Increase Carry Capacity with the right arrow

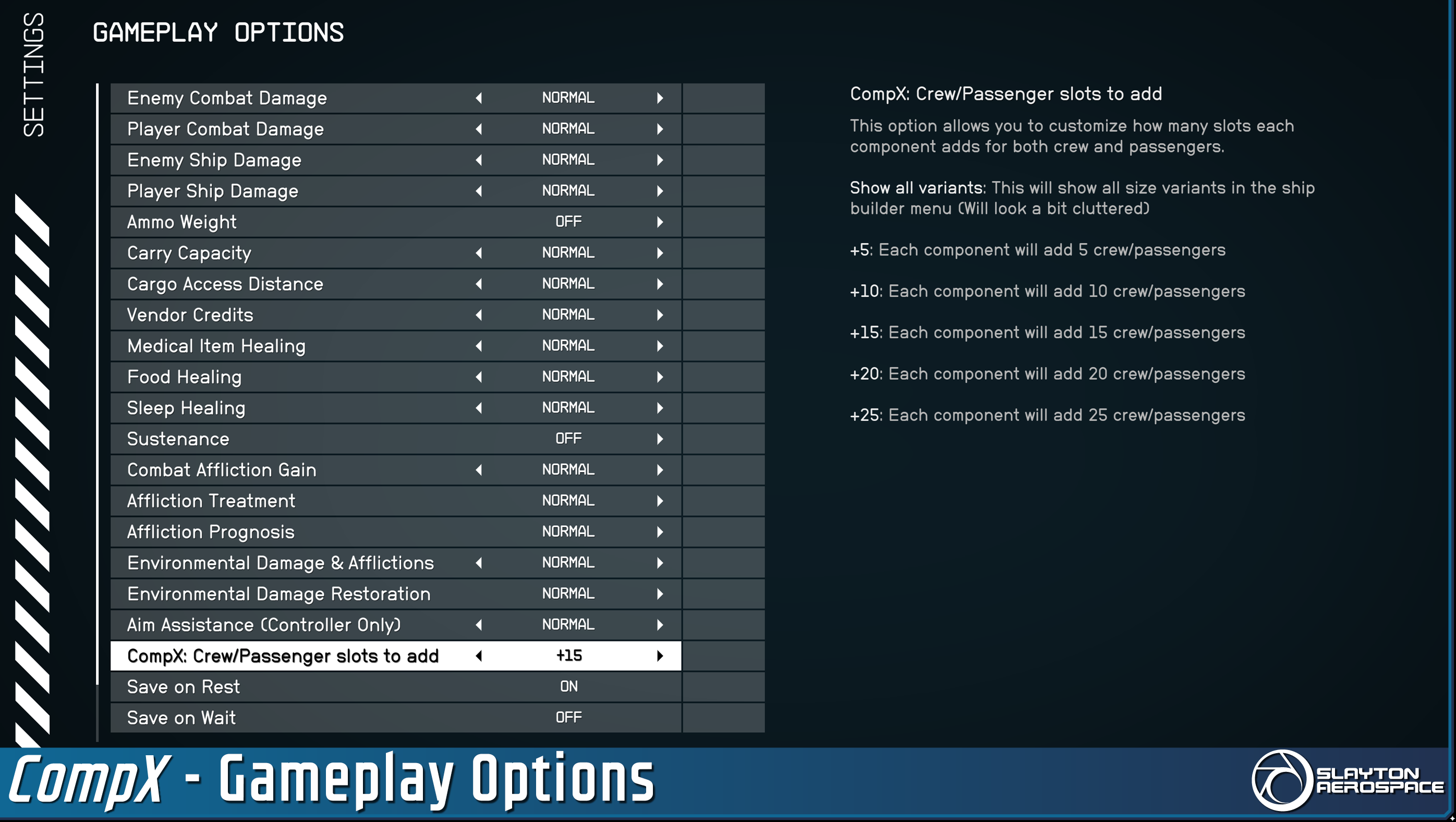(x=660, y=253)
